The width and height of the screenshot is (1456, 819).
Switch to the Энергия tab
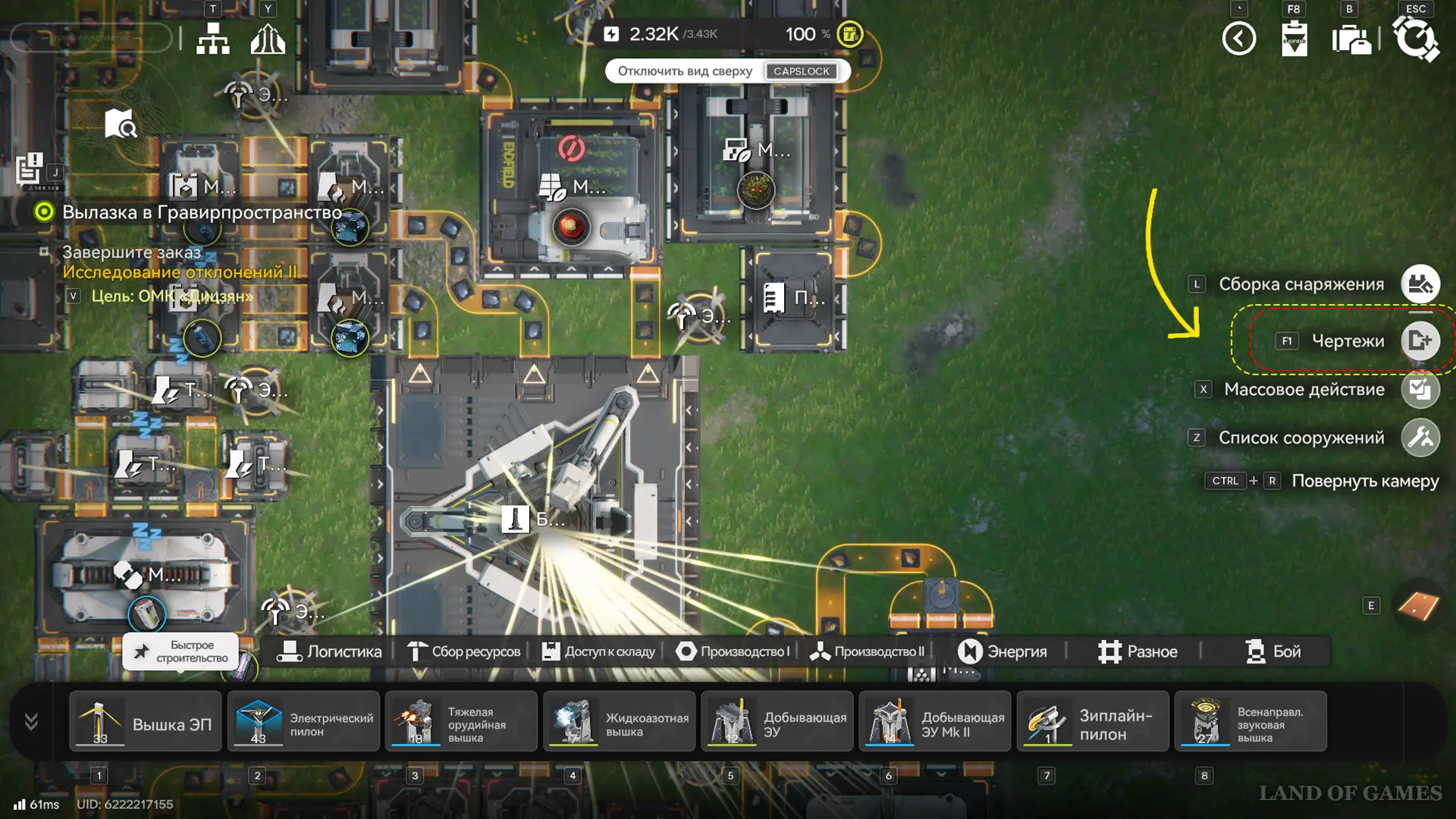(1002, 651)
